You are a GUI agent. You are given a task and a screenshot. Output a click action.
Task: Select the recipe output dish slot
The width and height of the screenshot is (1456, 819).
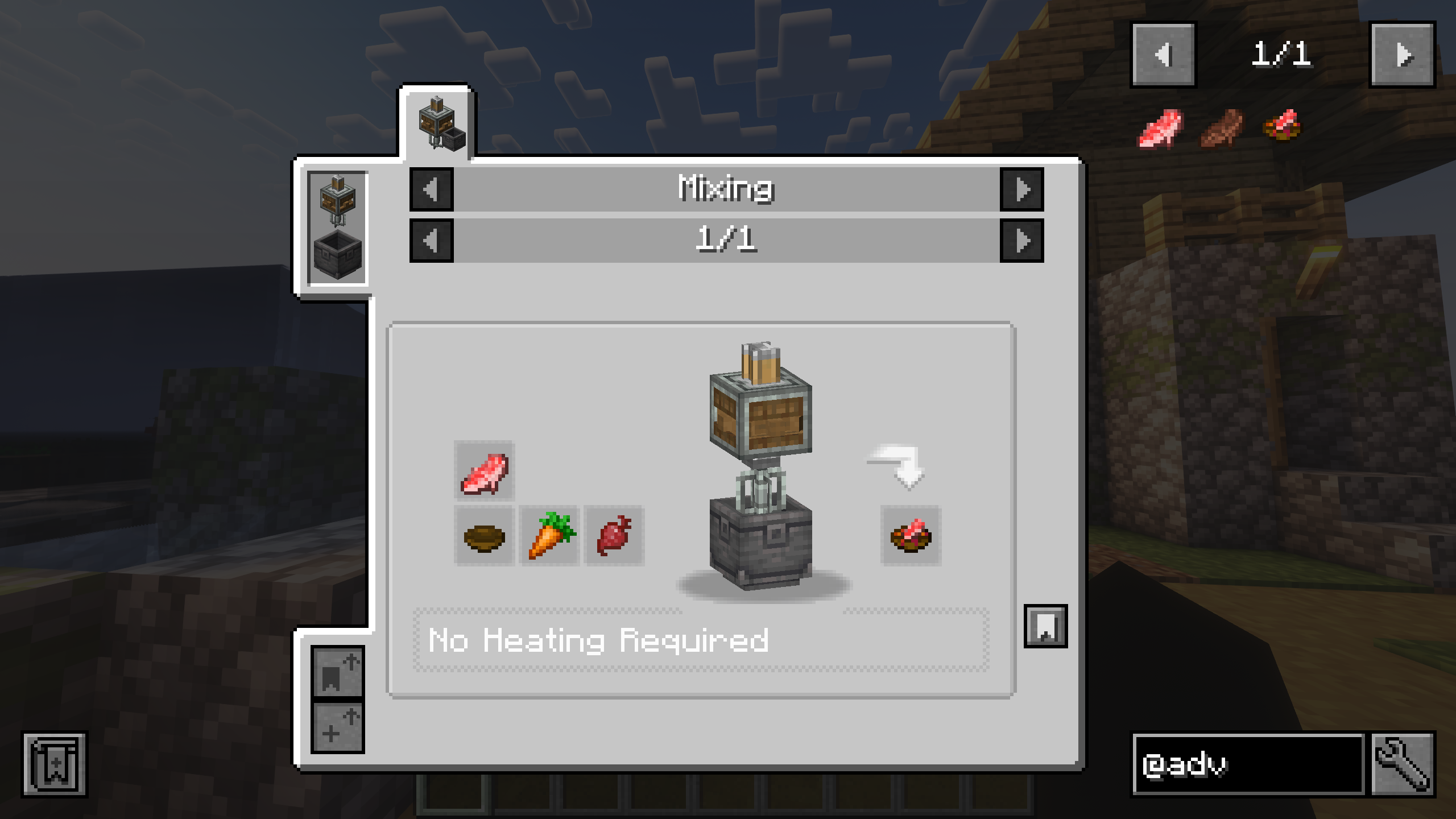[x=911, y=536]
